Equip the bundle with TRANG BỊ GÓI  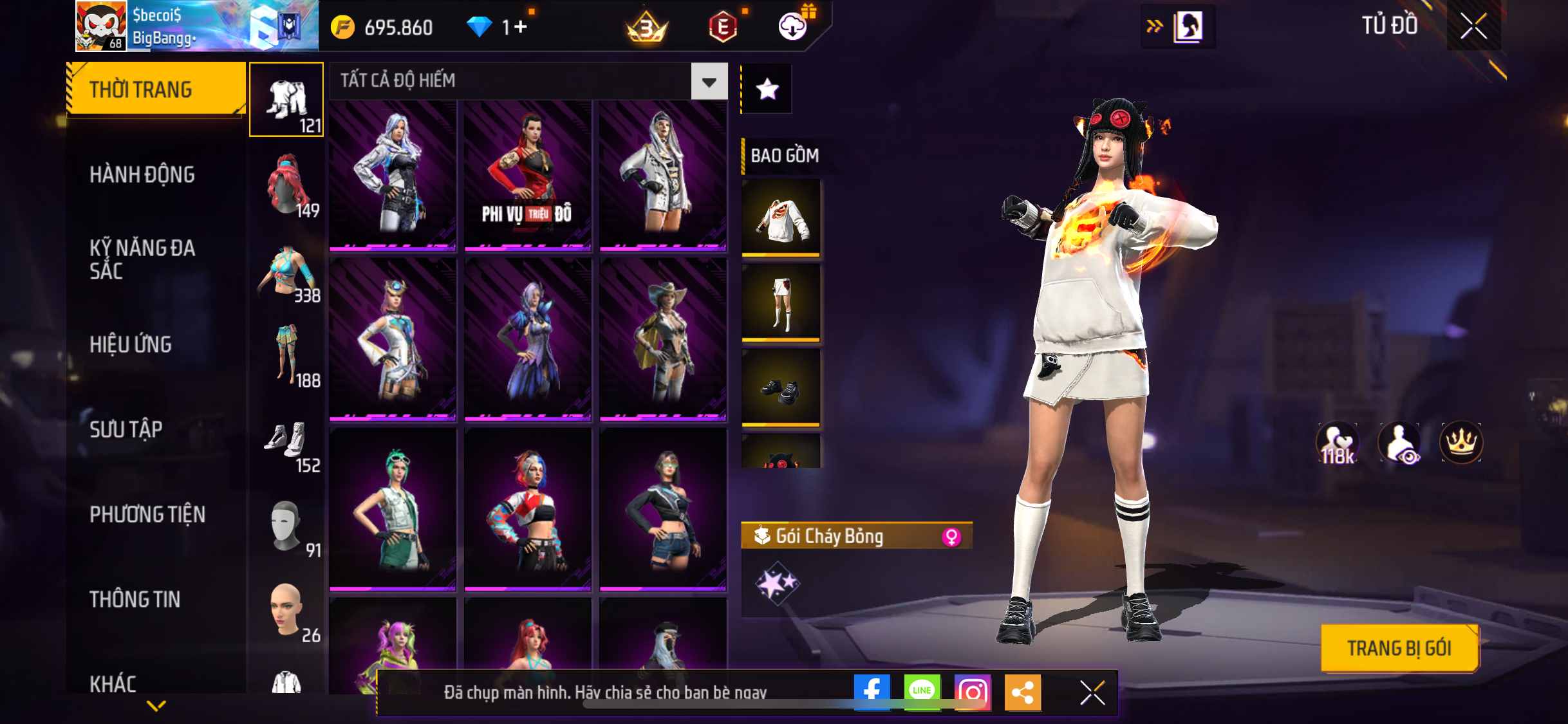point(1399,648)
